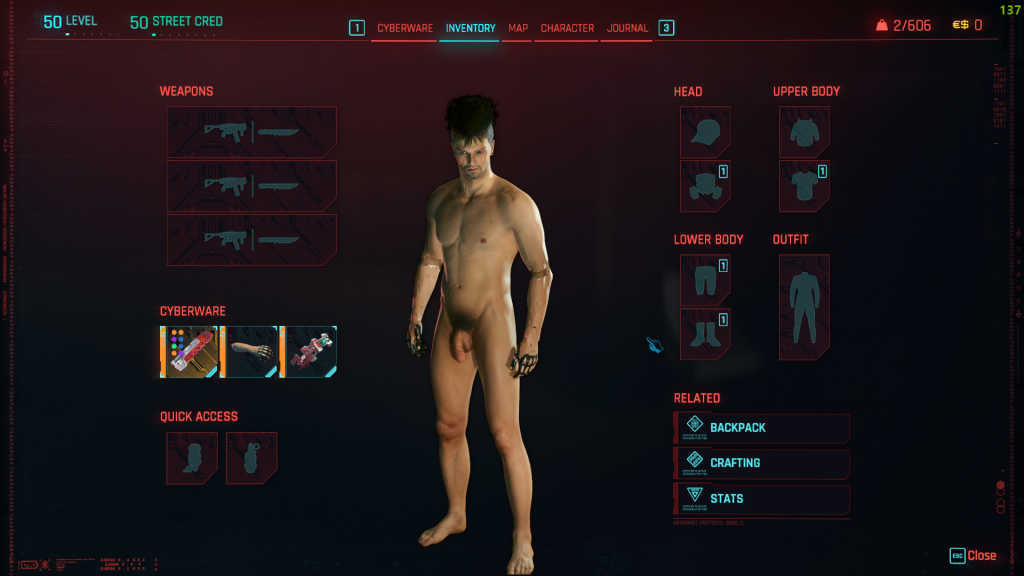Viewport: 1024px width, 576px height.
Task: Choose the full-body Outfit slot
Action: click(x=804, y=307)
